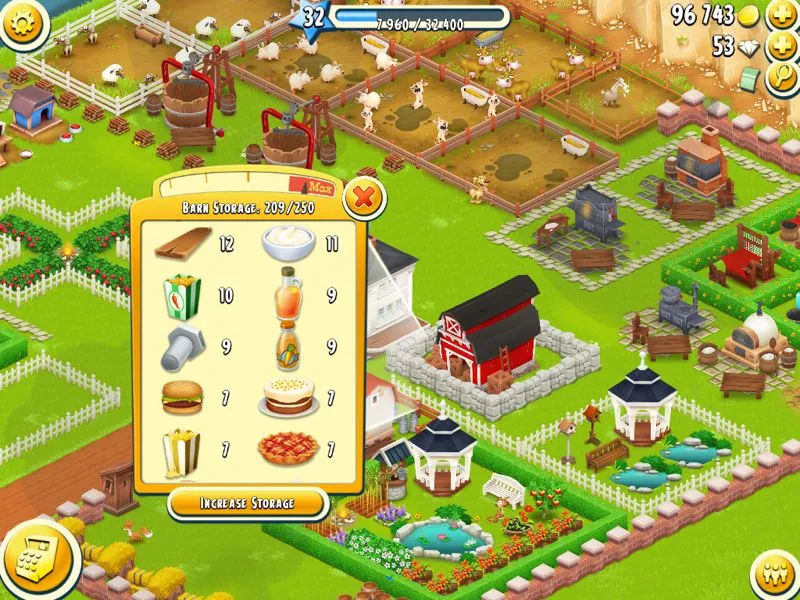Click the blue level 32 star
This screenshot has width=800, height=600.
pyautogui.click(x=314, y=17)
